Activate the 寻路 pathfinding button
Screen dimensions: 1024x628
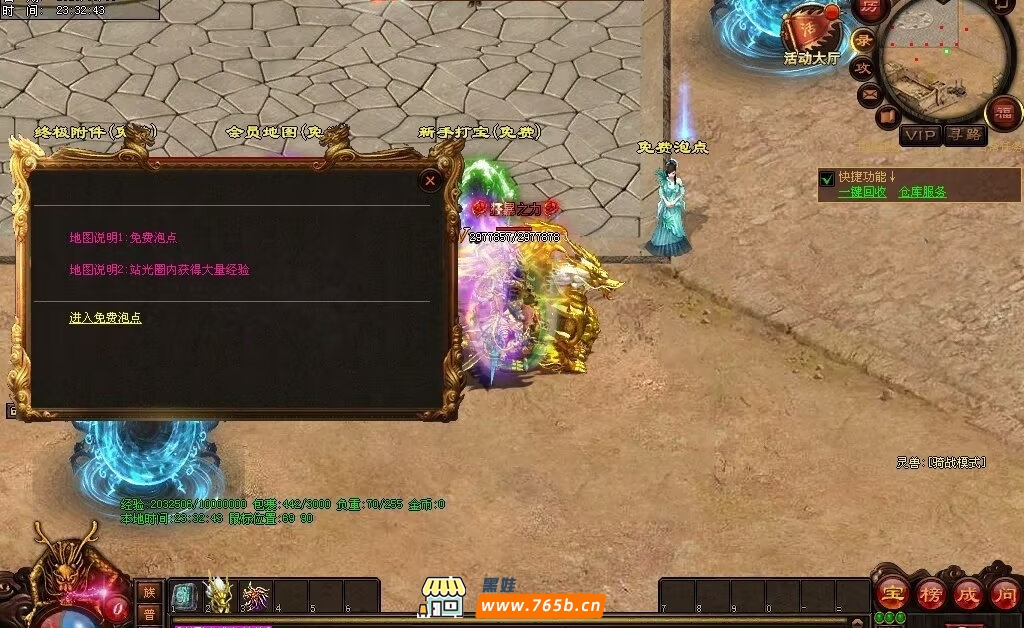pos(965,135)
